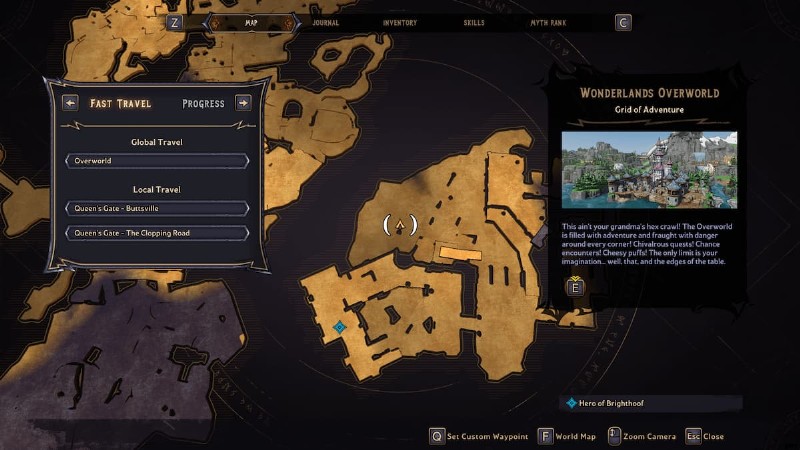This screenshot has height=450, width=800.
Task: Click the right arrow beside Progress
Action: [x=242, y=103]
